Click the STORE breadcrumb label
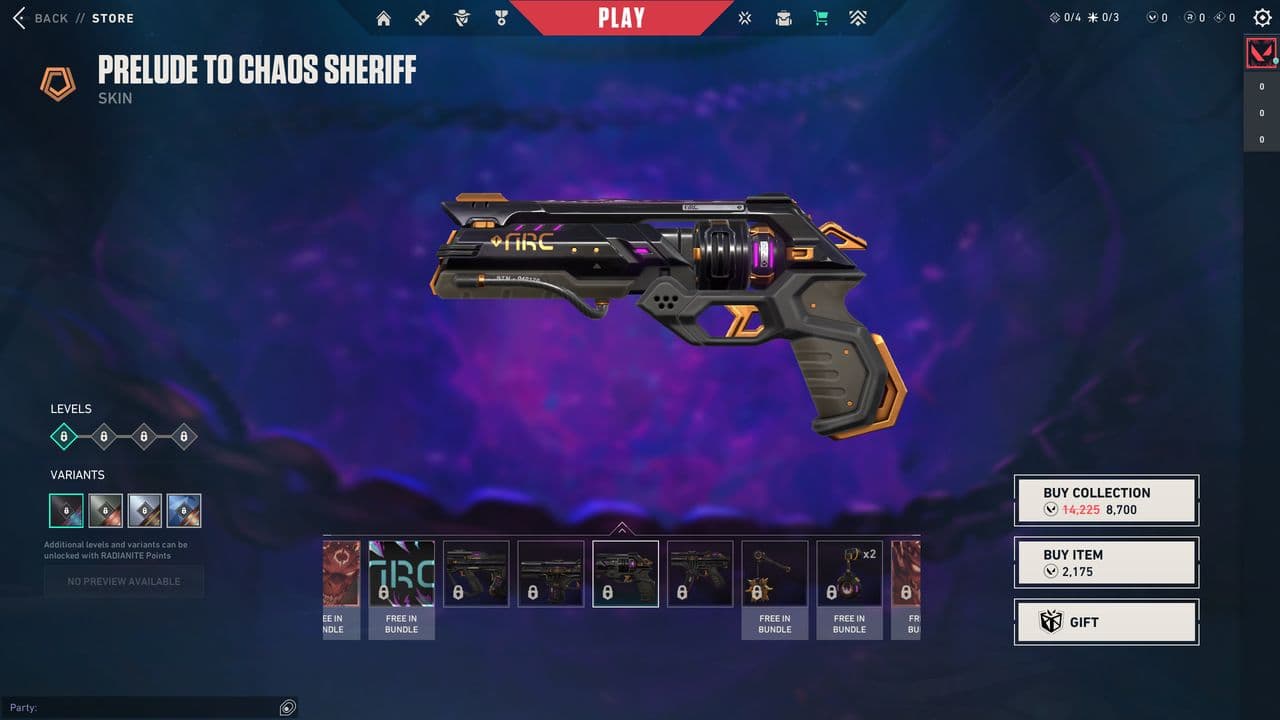This screenshot has height=720, width=1280. click(112, 17)
